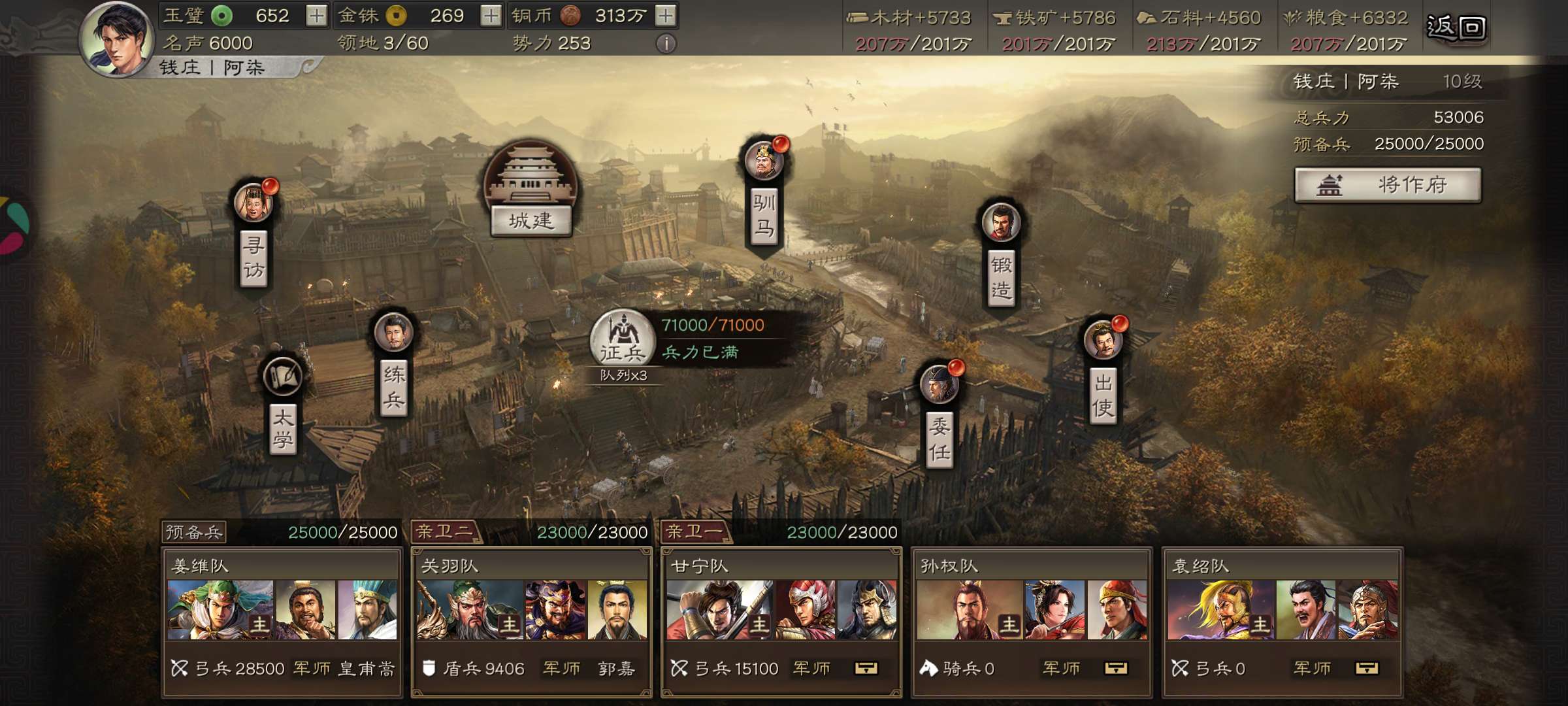The width and height of the screenshot is (1568, 706).
Task: Enter the 驯马 horse taming function
Action: coord(764,196)
